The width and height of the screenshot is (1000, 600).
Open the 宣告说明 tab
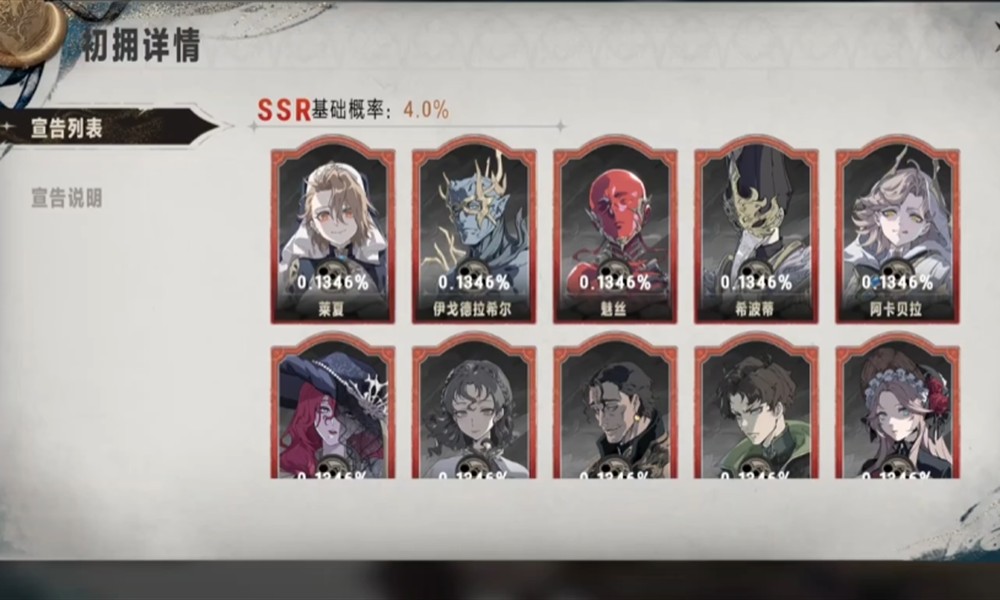(68, 197)
